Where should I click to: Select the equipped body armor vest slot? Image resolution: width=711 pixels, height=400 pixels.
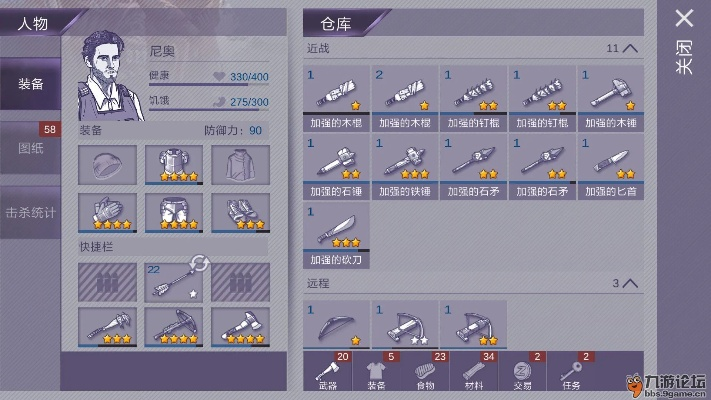[173, 165]
